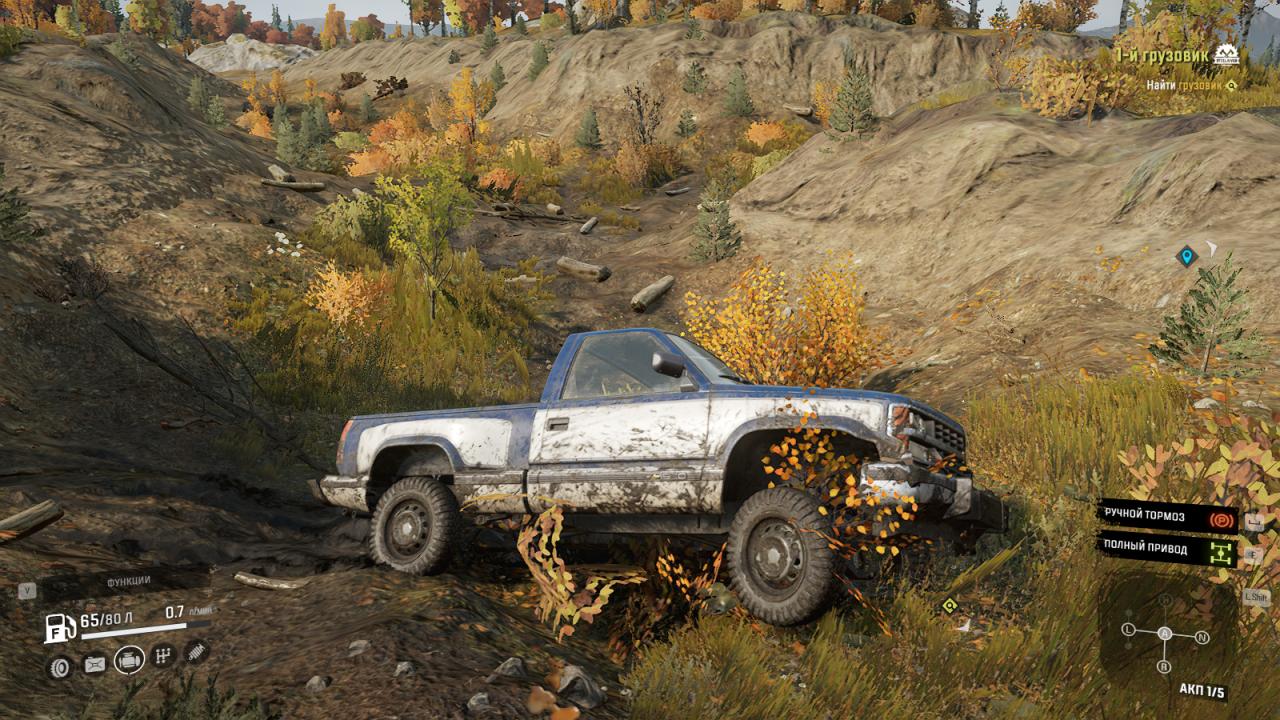
Task: Click the yellow diamond objective marker
Action: (949, 605)
